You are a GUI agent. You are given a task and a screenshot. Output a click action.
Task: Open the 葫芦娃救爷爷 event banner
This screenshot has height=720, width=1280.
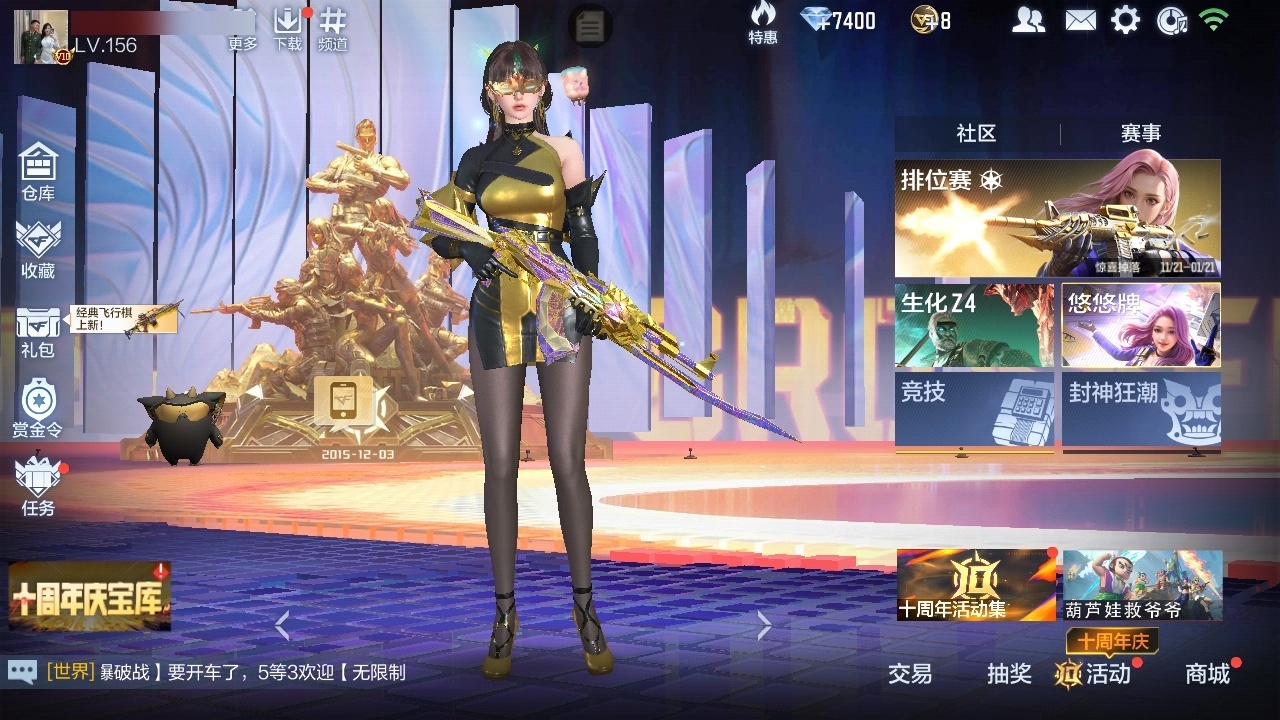click(x=1142, y=585)
